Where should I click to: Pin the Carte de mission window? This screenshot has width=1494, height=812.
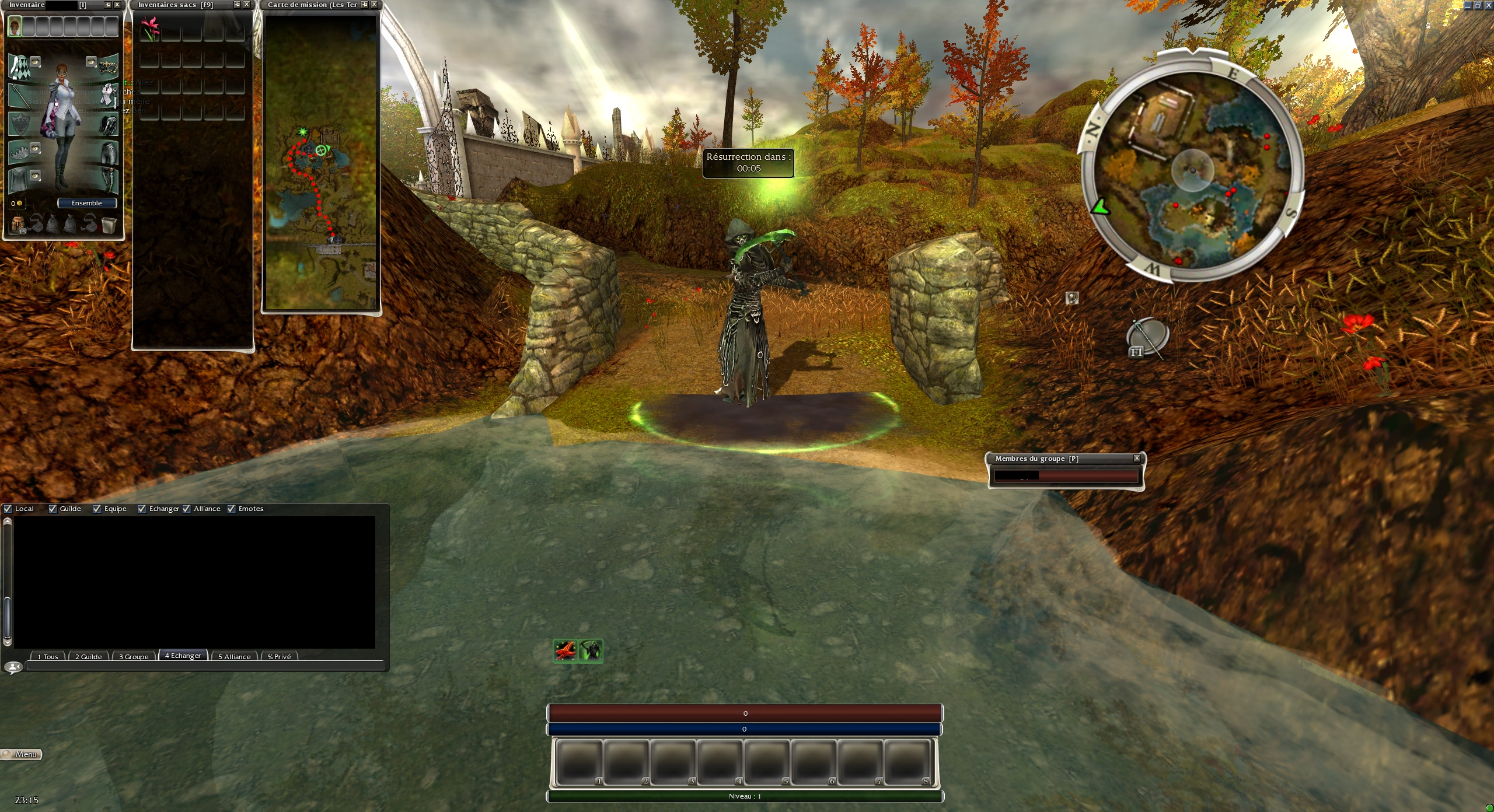(365, 5)
